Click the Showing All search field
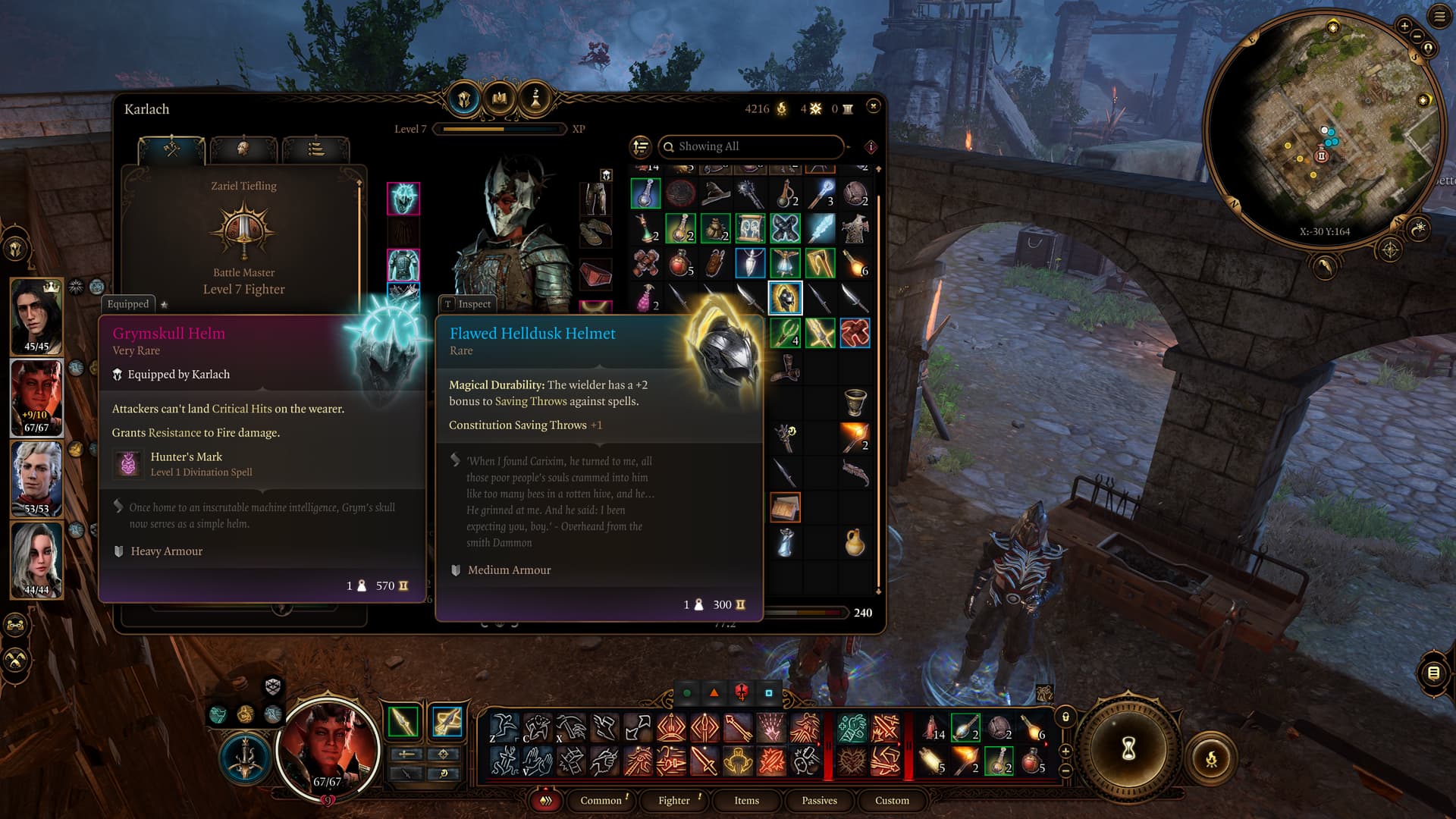1456x819 pixels. (751, 146)
